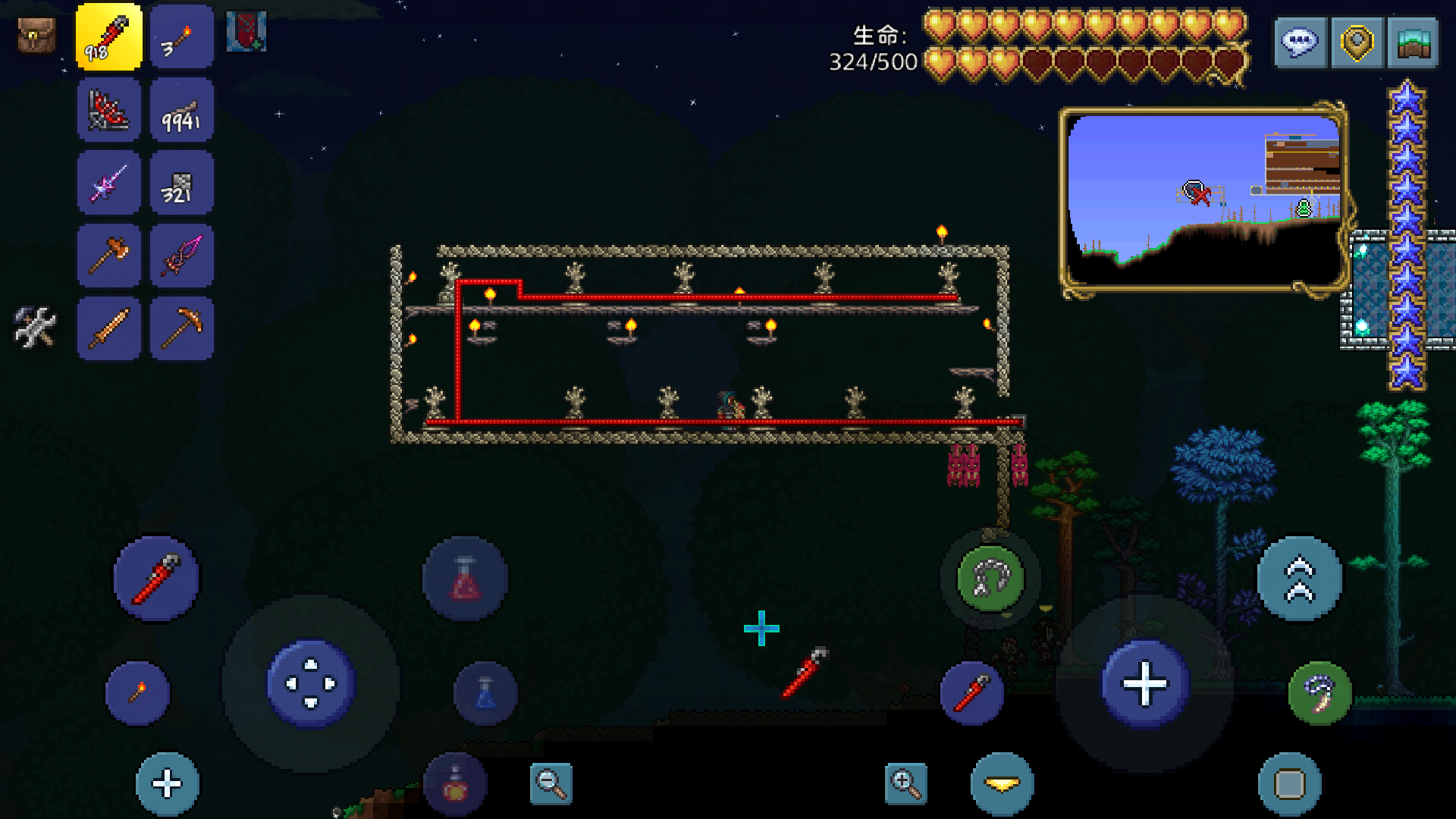
Task: Zoom out with the magnifier minus button
Action: (551, 783)
